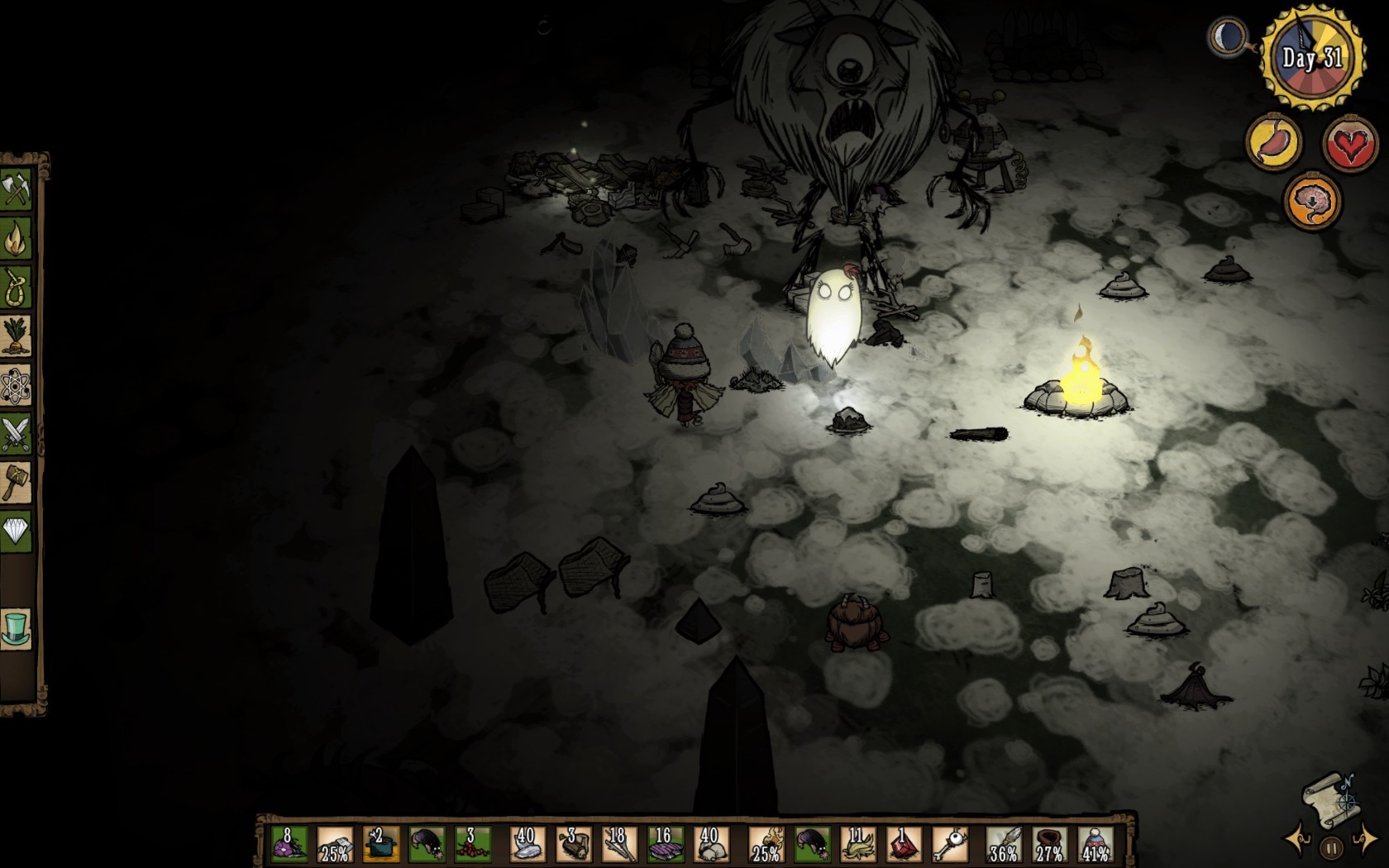Open the Science atom crafting tab
The height and width of the screenshot is (868, 1389).
click(17, 385)
